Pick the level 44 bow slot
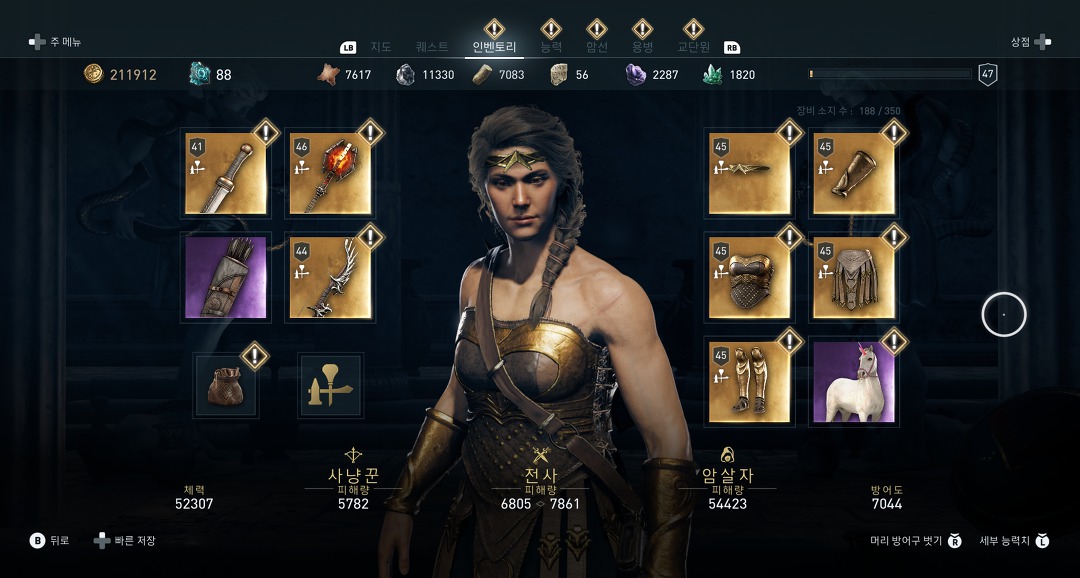This screenshot has height=578, width=1080. pyautogui.click(x=330, y=278)
